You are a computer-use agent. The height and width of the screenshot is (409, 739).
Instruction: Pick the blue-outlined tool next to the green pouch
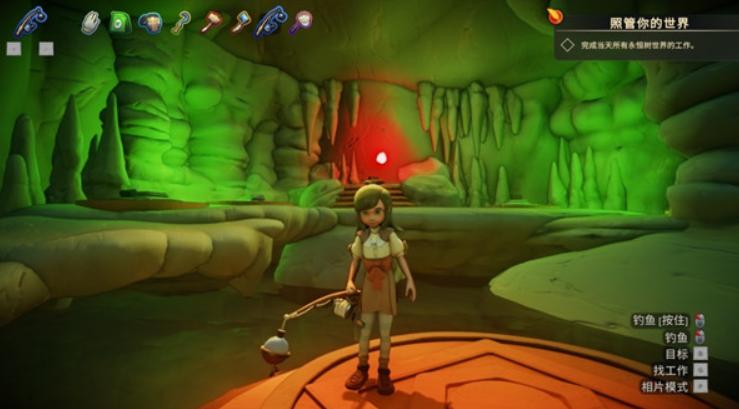(x=151, y=22)
